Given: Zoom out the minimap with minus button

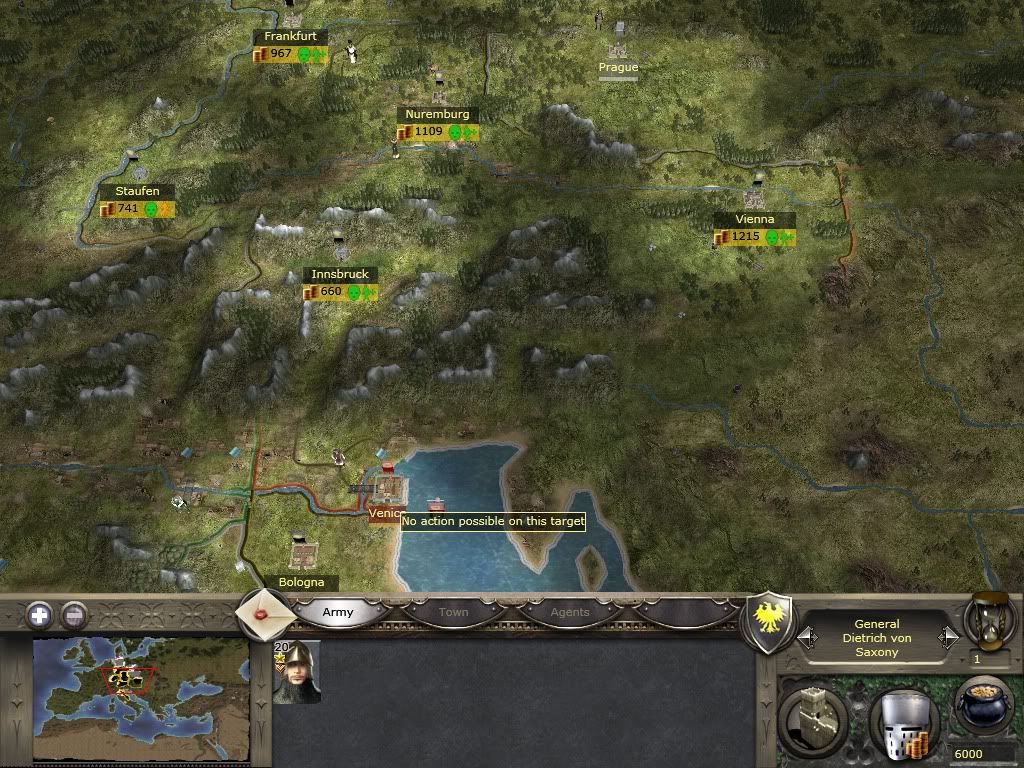Looking at the screenshot, I should coord(73,614).
